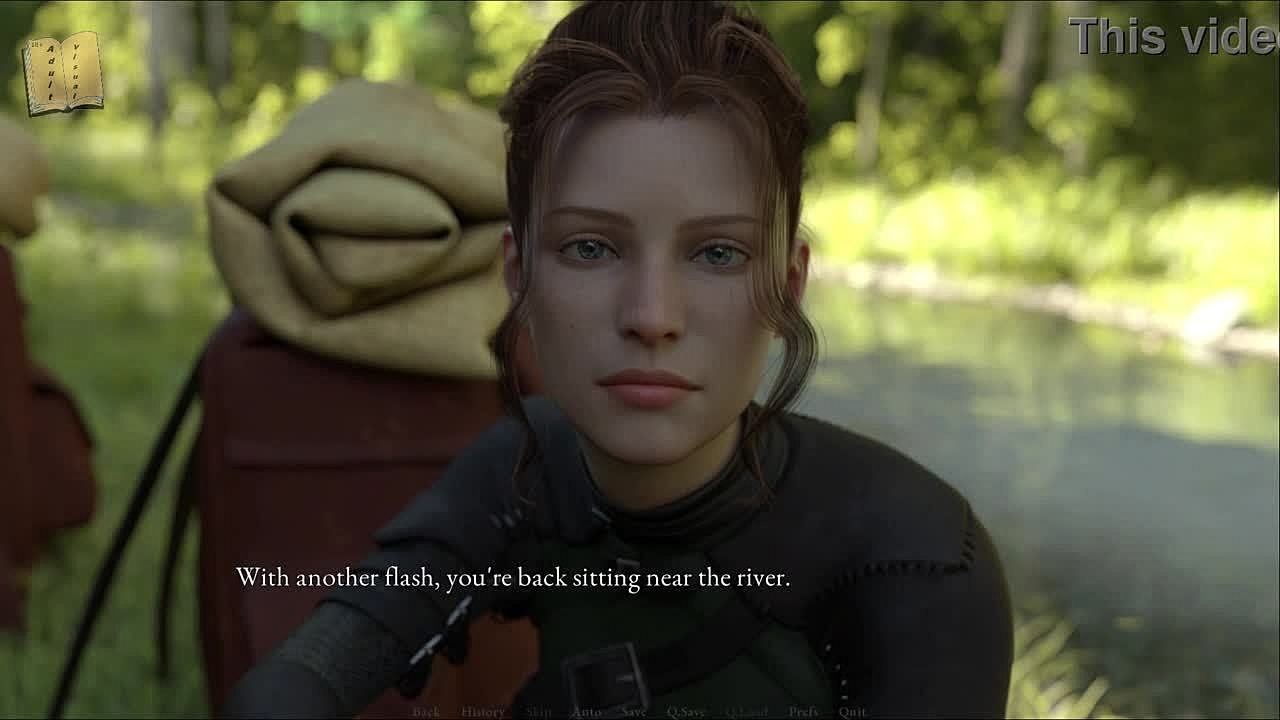Enable Auto-advance for the dialogue
The image size is (1280, 720).
[x=586, y=712]
